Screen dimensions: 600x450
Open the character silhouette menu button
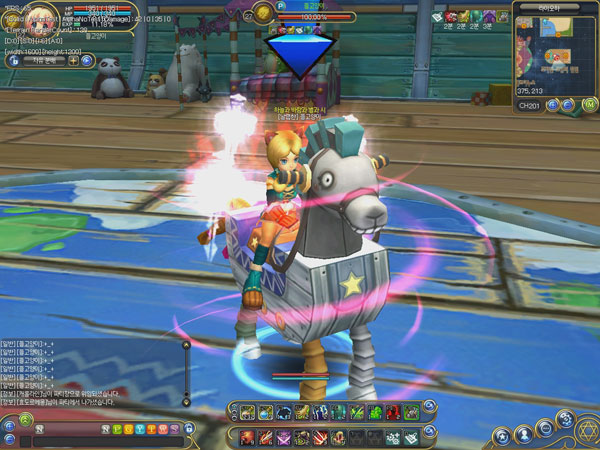click(x=524, y=434)
